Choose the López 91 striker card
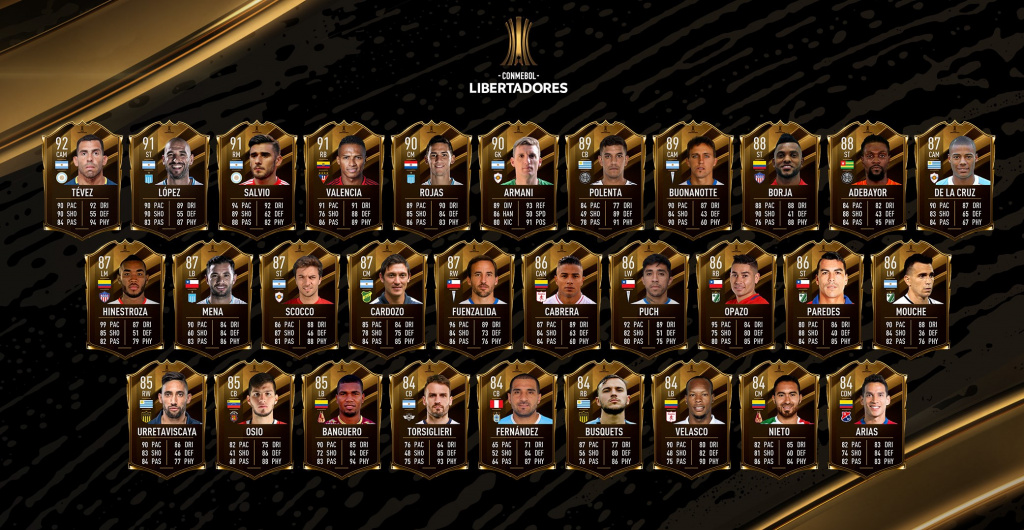1024x530 pixels. pos(169,178)
